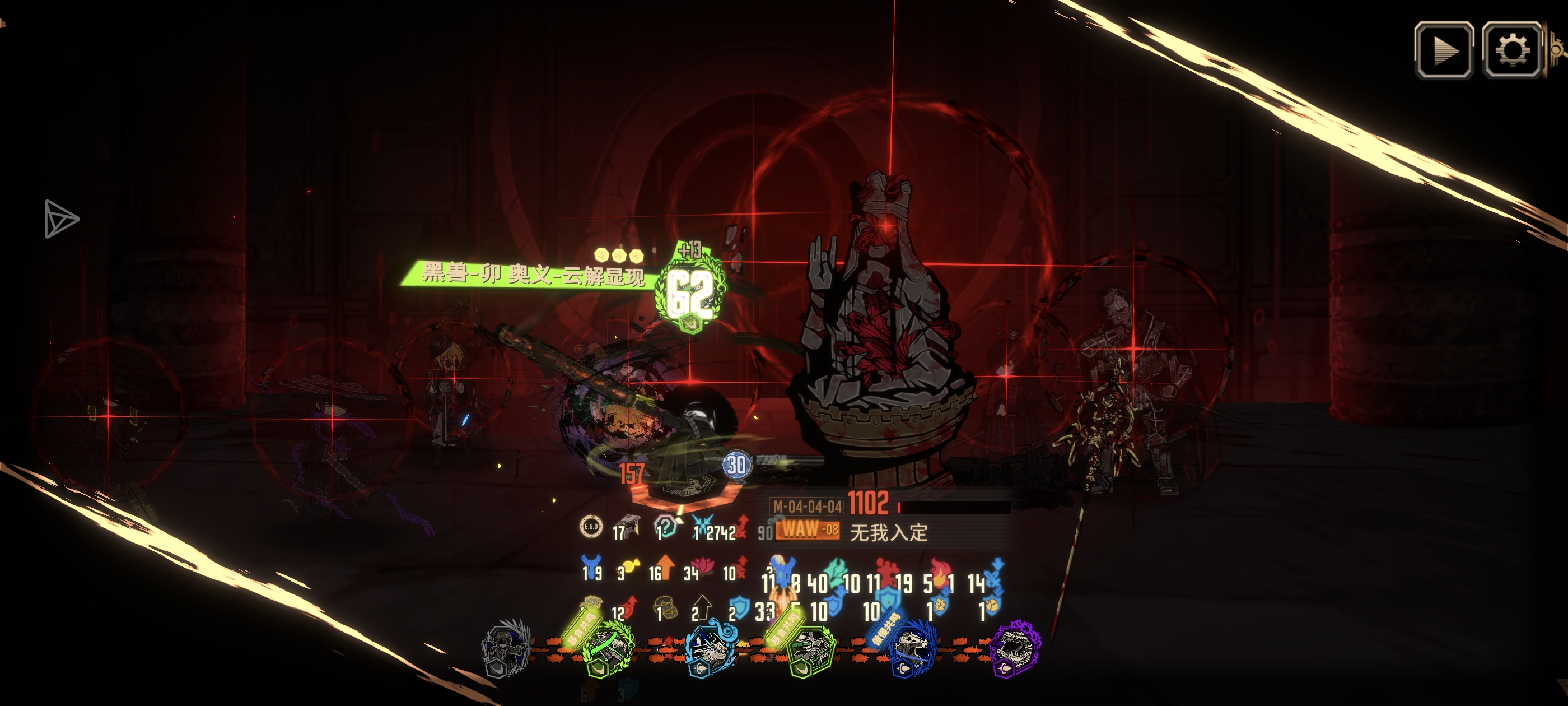Screen dimensions: 1568x706
Task: Click the paper-plane arrow icon
Action: tap(61, 219)
